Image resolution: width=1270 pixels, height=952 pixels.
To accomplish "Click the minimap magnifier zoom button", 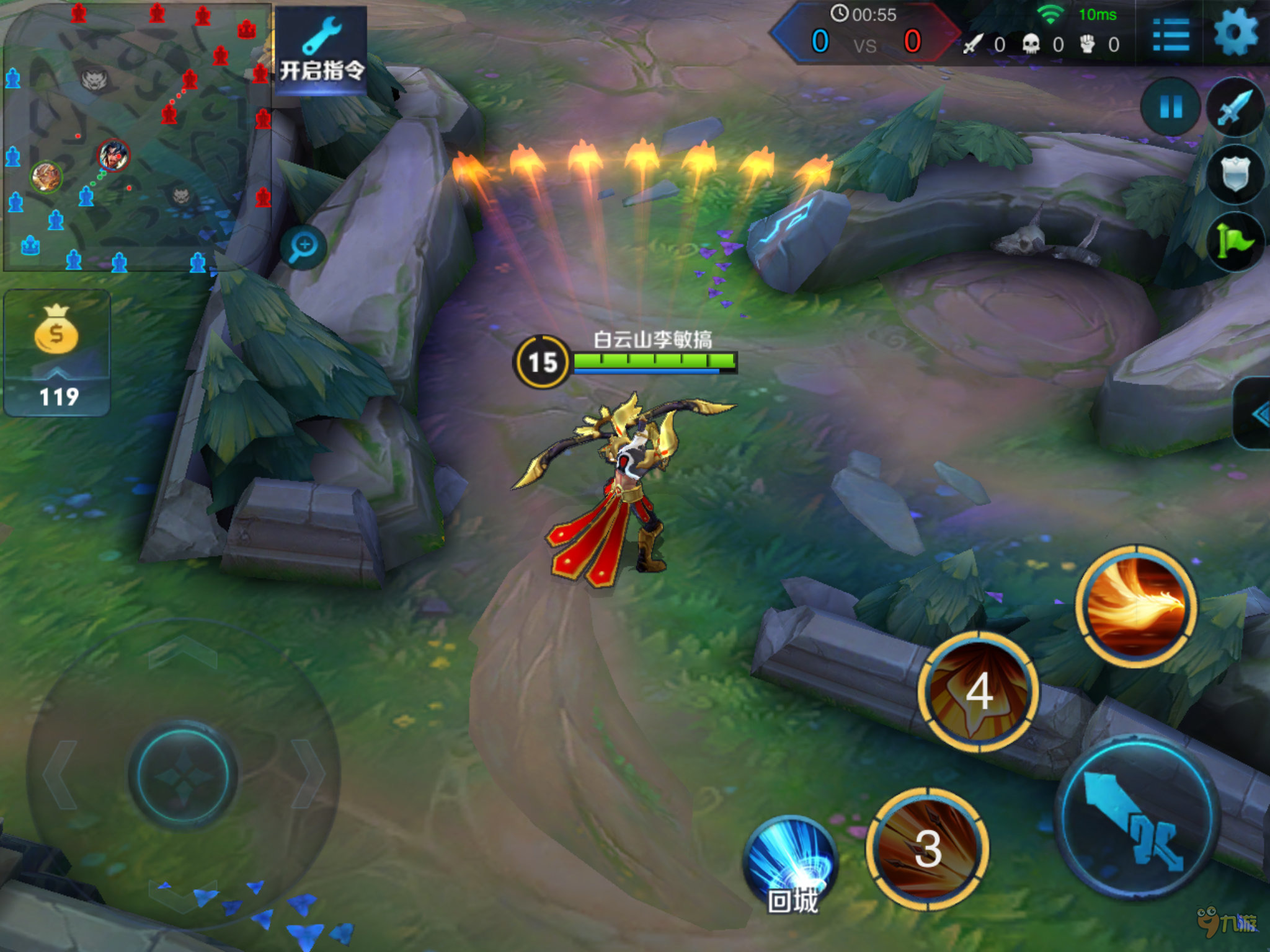I will click(303, 247).
